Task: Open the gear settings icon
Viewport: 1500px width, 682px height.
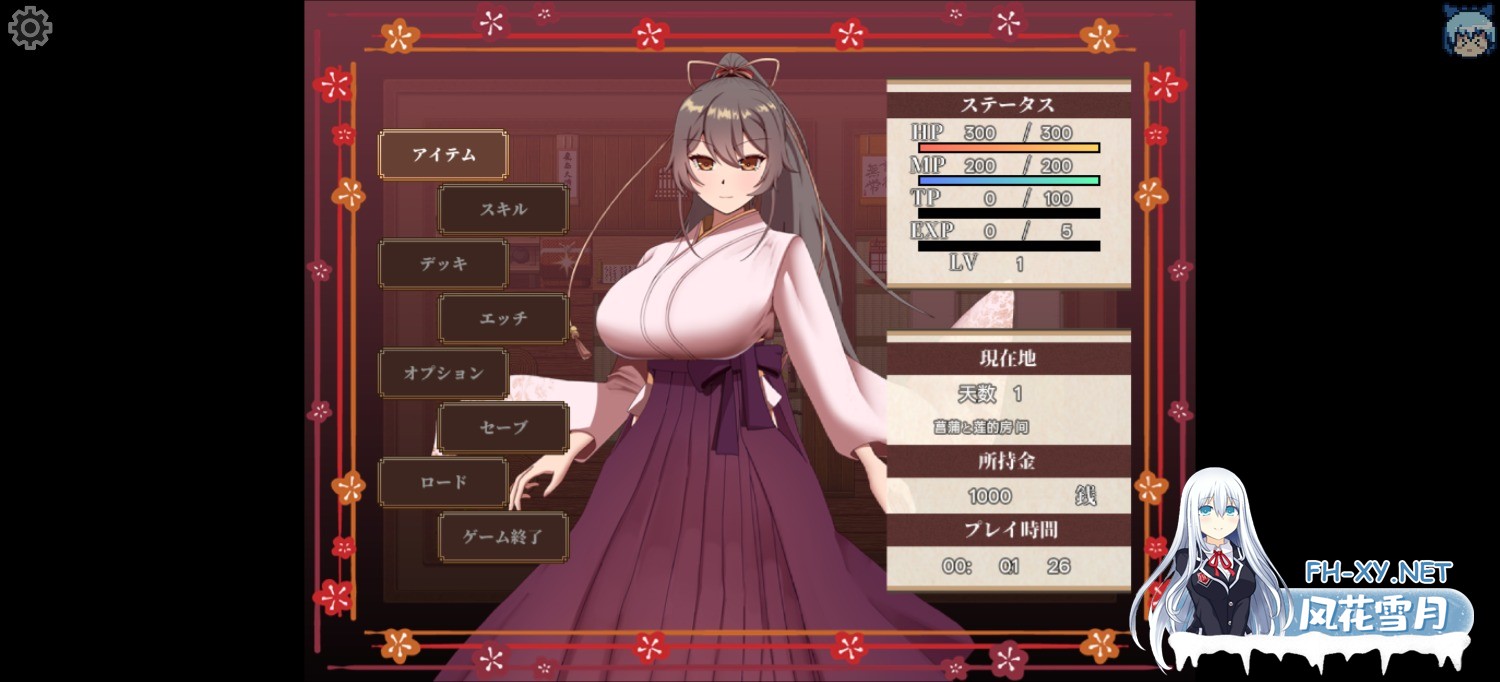Action: coord(30,28)
